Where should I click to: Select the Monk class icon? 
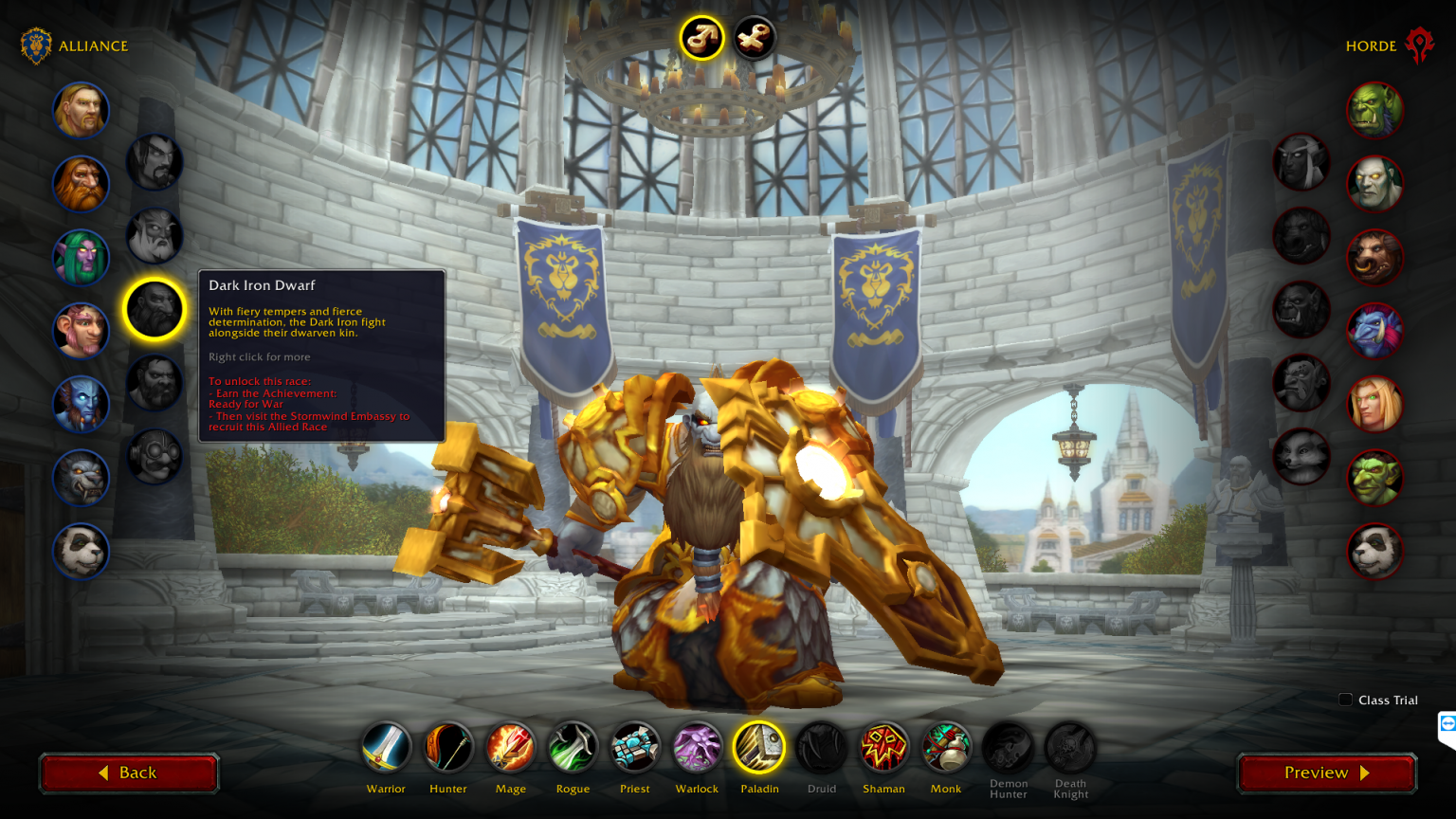pos(946,747)
